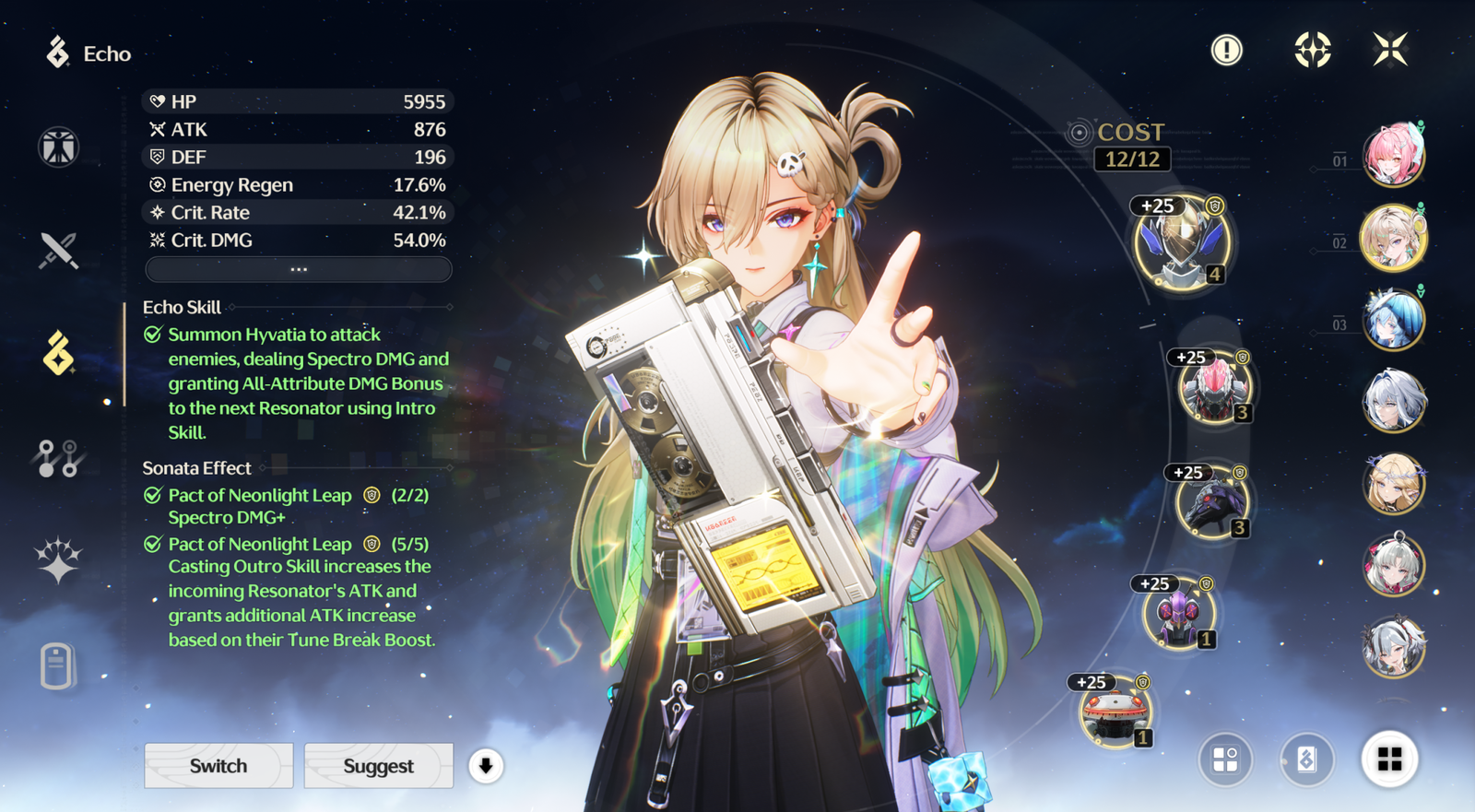The height and width of the screenshot is (812, 1475).
Task: Open the echo card icon button
Action: coord(1306,759)
